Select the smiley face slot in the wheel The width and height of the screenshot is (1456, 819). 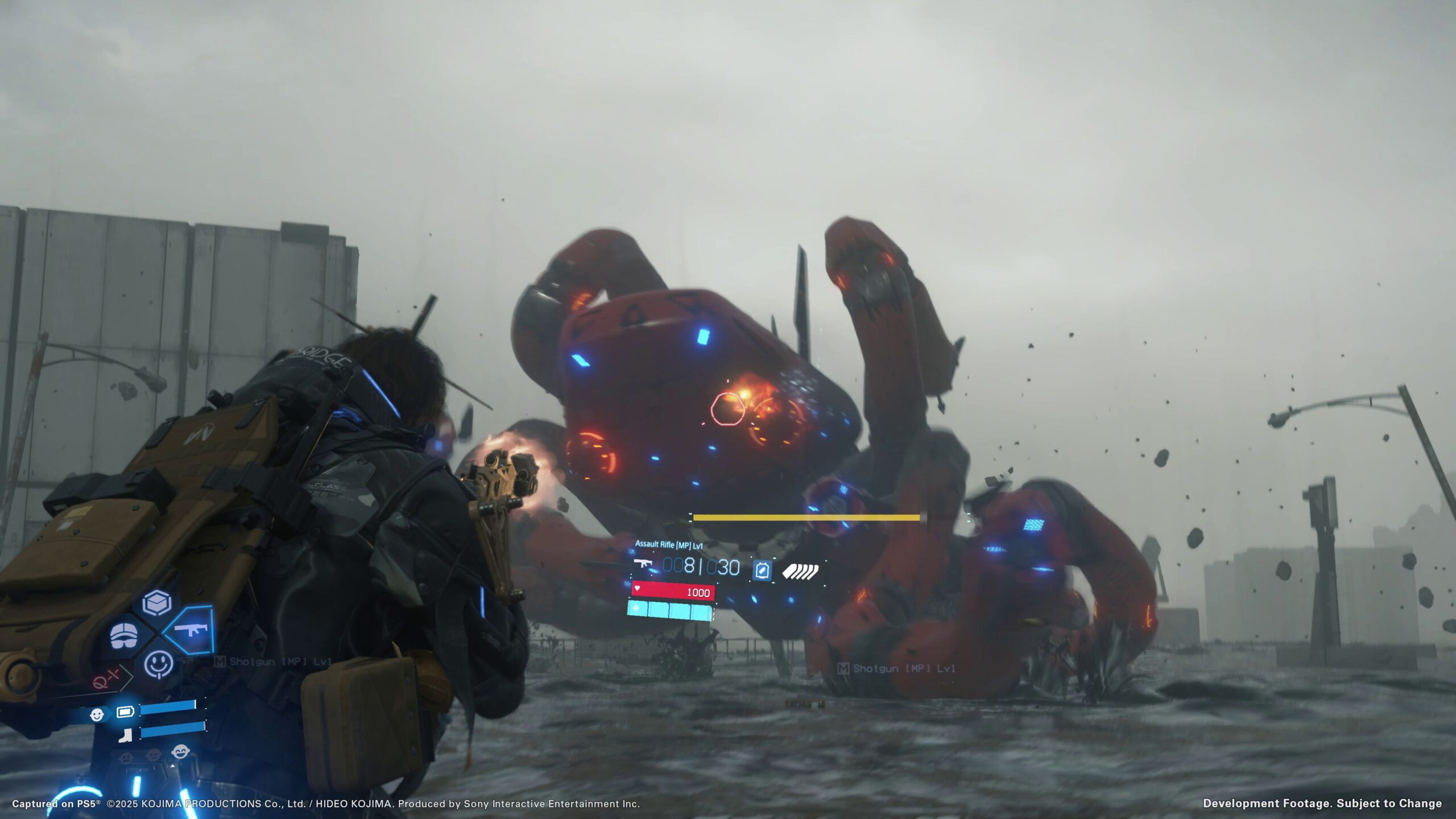coord(158,664)
